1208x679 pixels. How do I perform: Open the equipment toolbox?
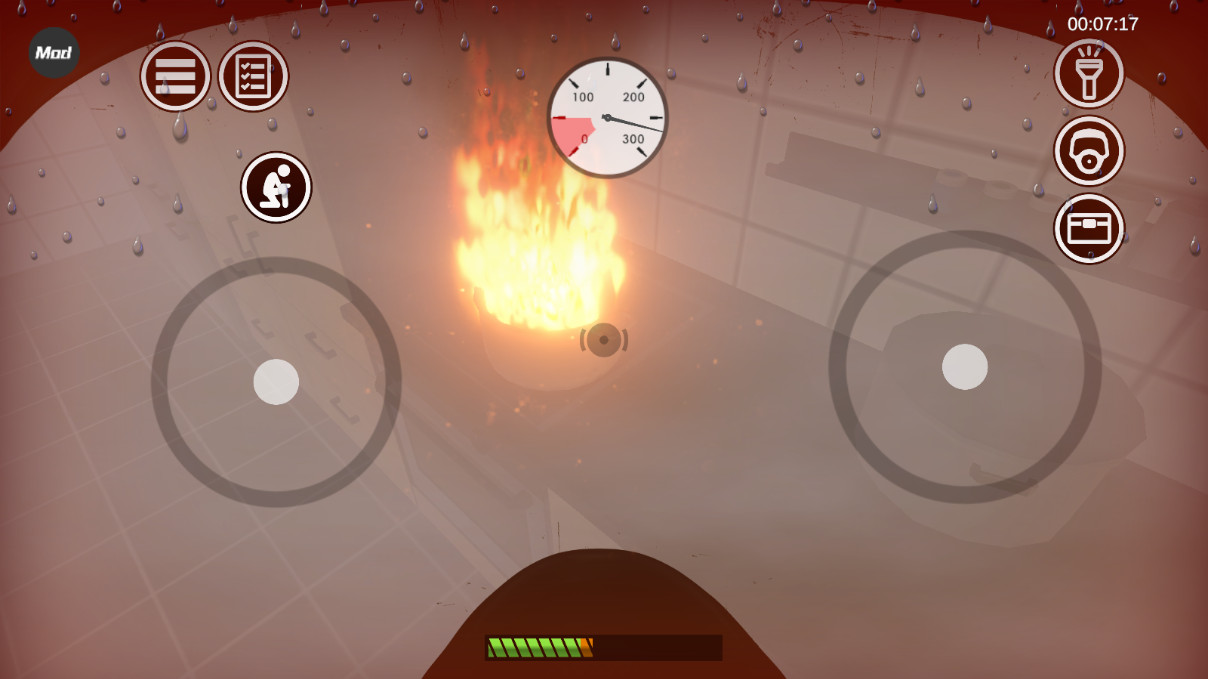coord(1089,229)
